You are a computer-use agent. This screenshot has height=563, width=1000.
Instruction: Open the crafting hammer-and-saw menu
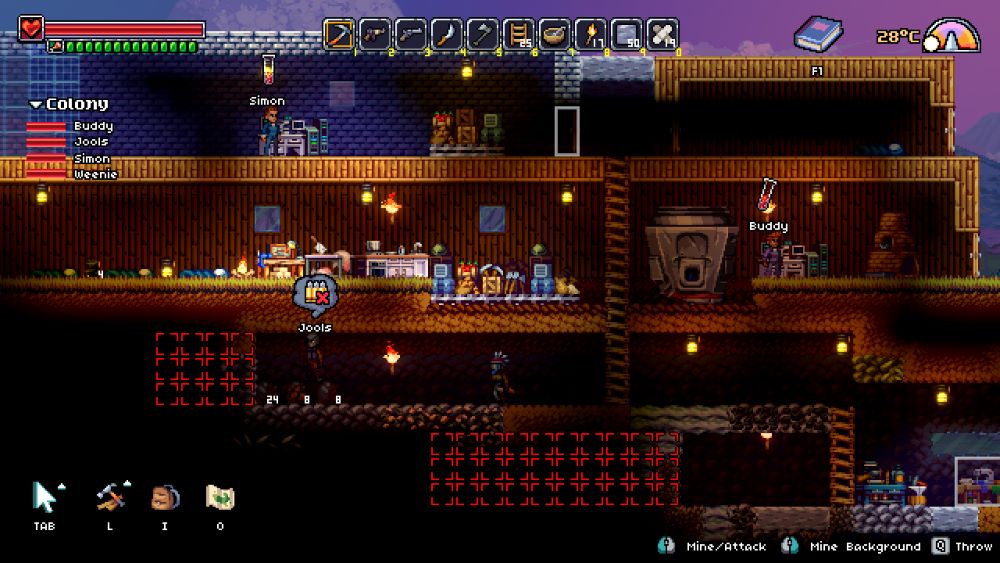pyautogui.click(x=109, y=497)
